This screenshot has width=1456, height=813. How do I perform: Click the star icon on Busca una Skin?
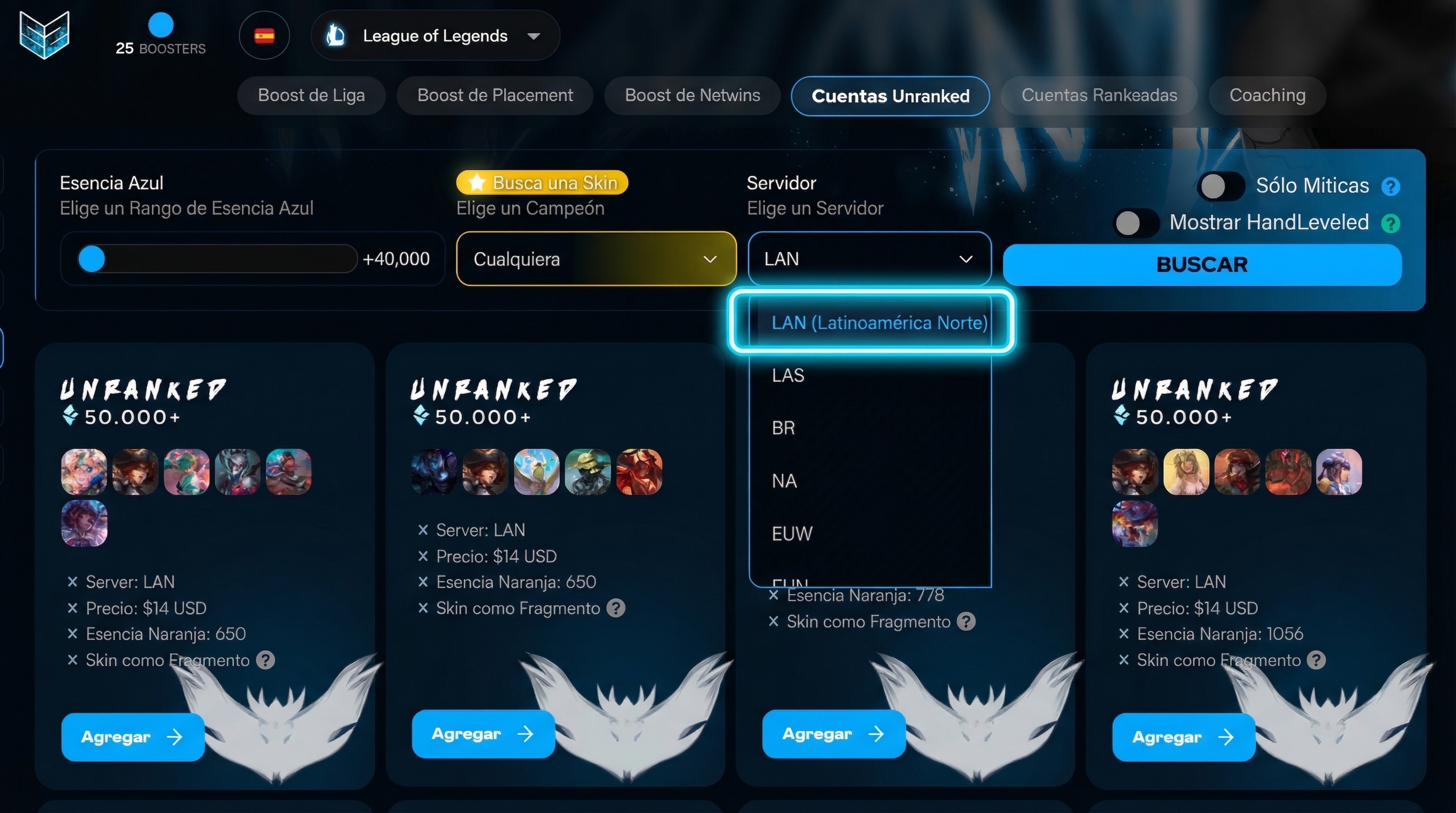pos(478,182)
